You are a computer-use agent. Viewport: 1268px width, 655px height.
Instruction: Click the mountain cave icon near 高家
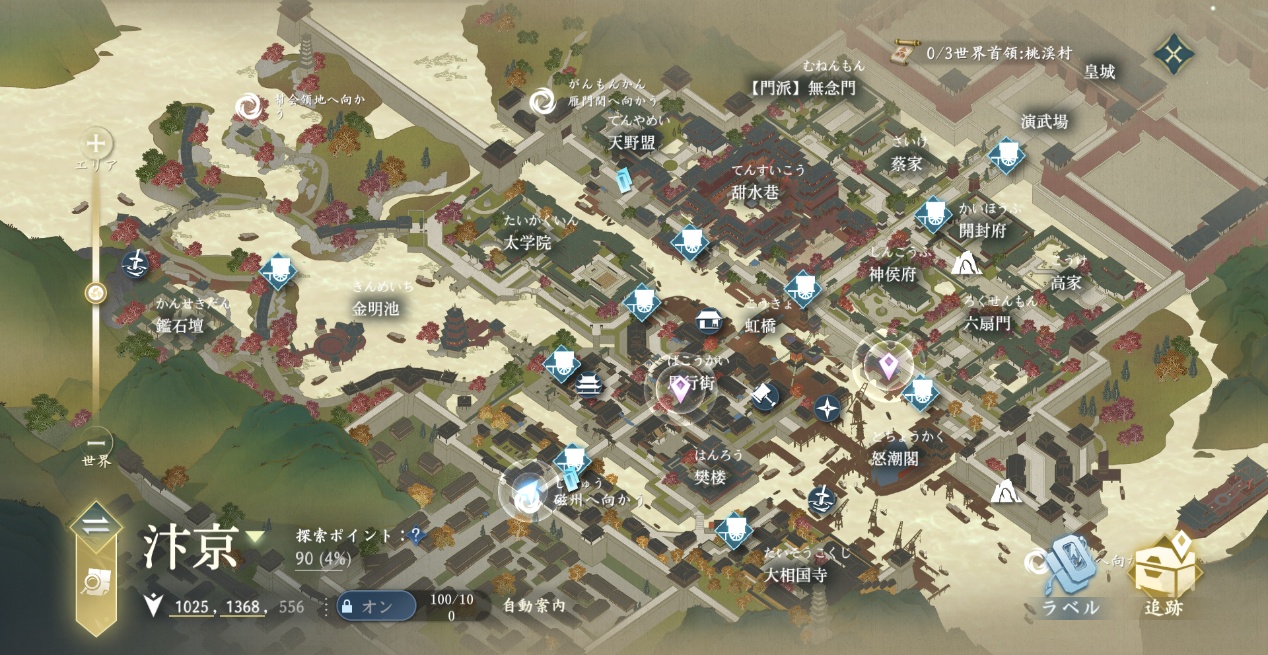(x=965, y=263)
